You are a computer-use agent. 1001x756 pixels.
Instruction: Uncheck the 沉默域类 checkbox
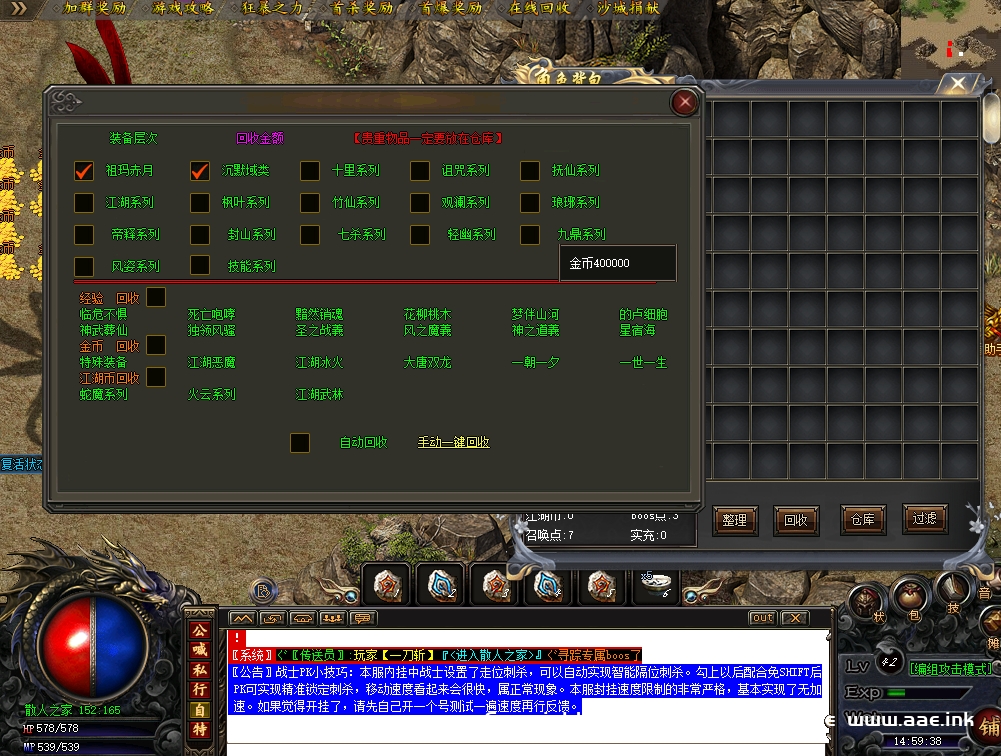[x=200, y=171]
